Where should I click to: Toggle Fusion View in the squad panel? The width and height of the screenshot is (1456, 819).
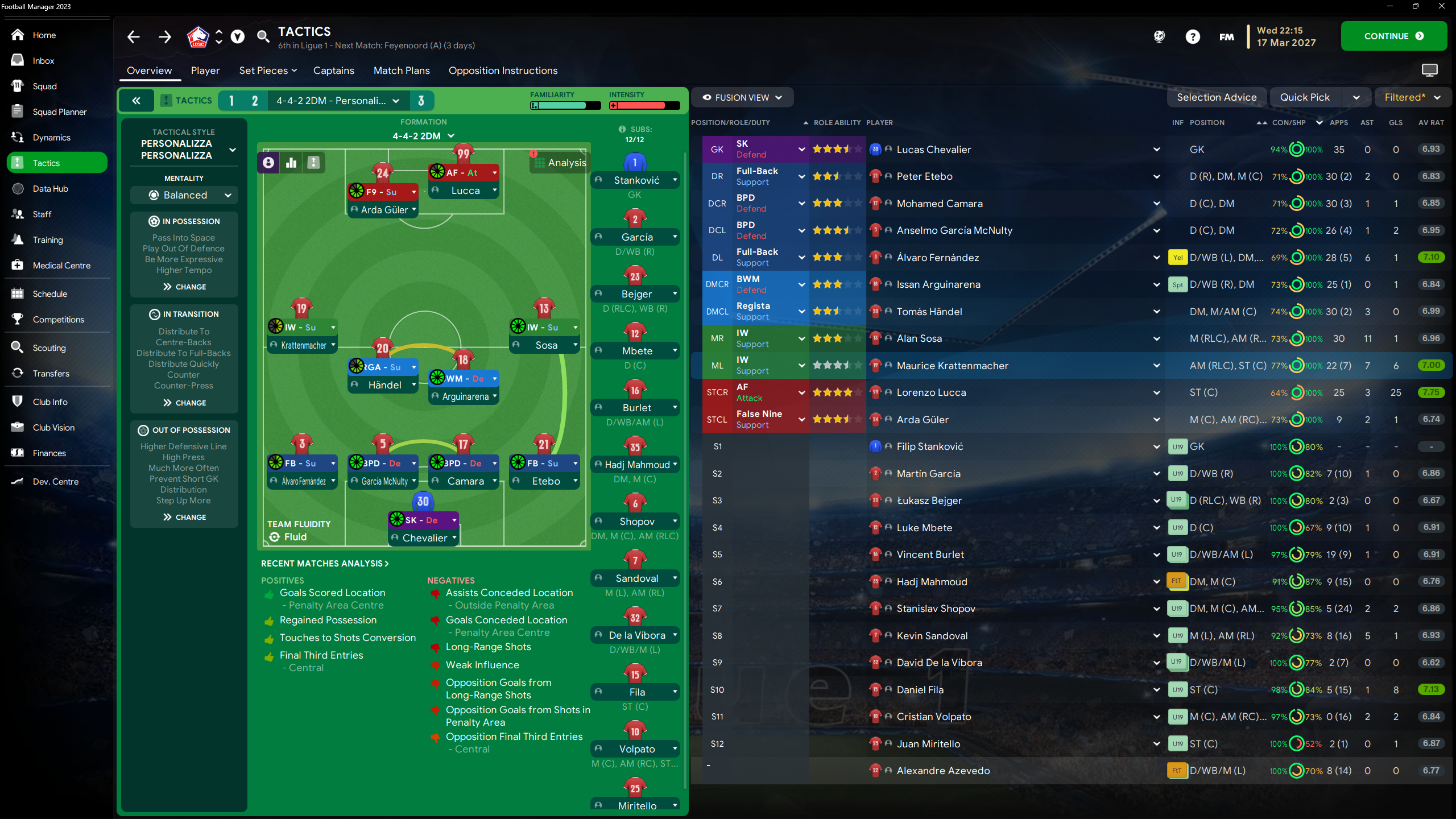742,97
